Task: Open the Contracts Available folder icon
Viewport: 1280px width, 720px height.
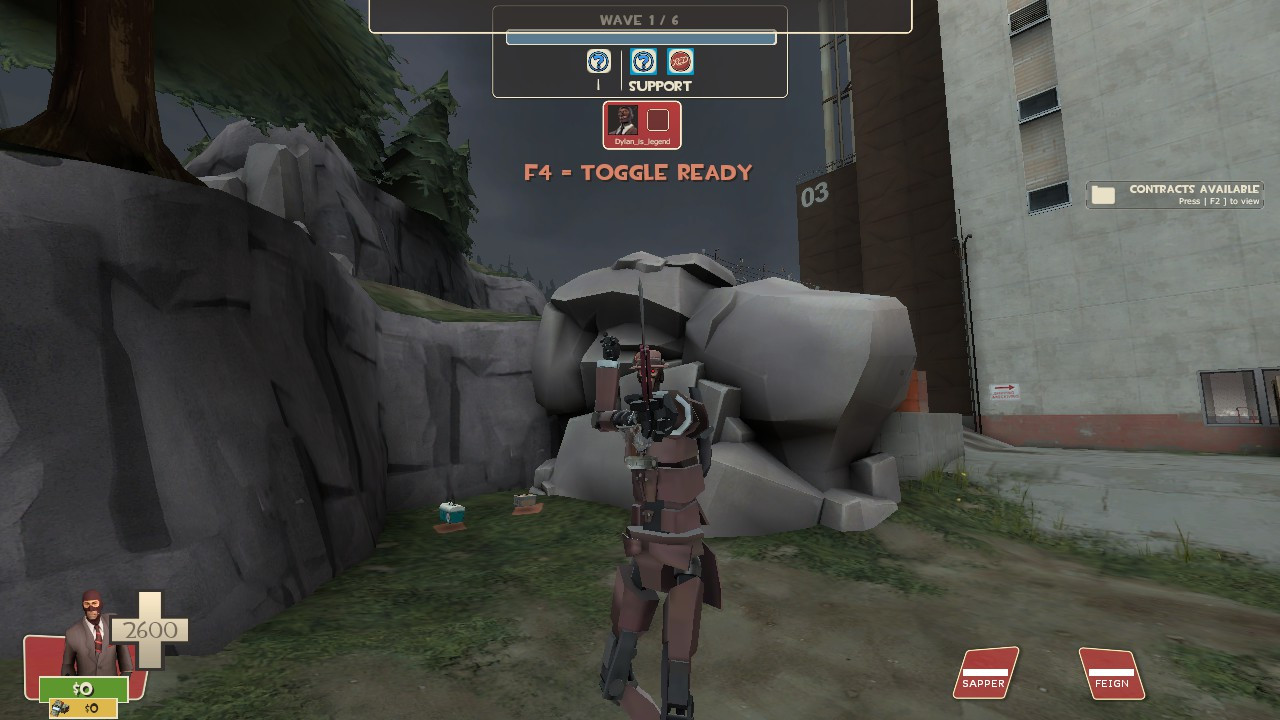Action: pyautogui.click(x=1104, y=193)
